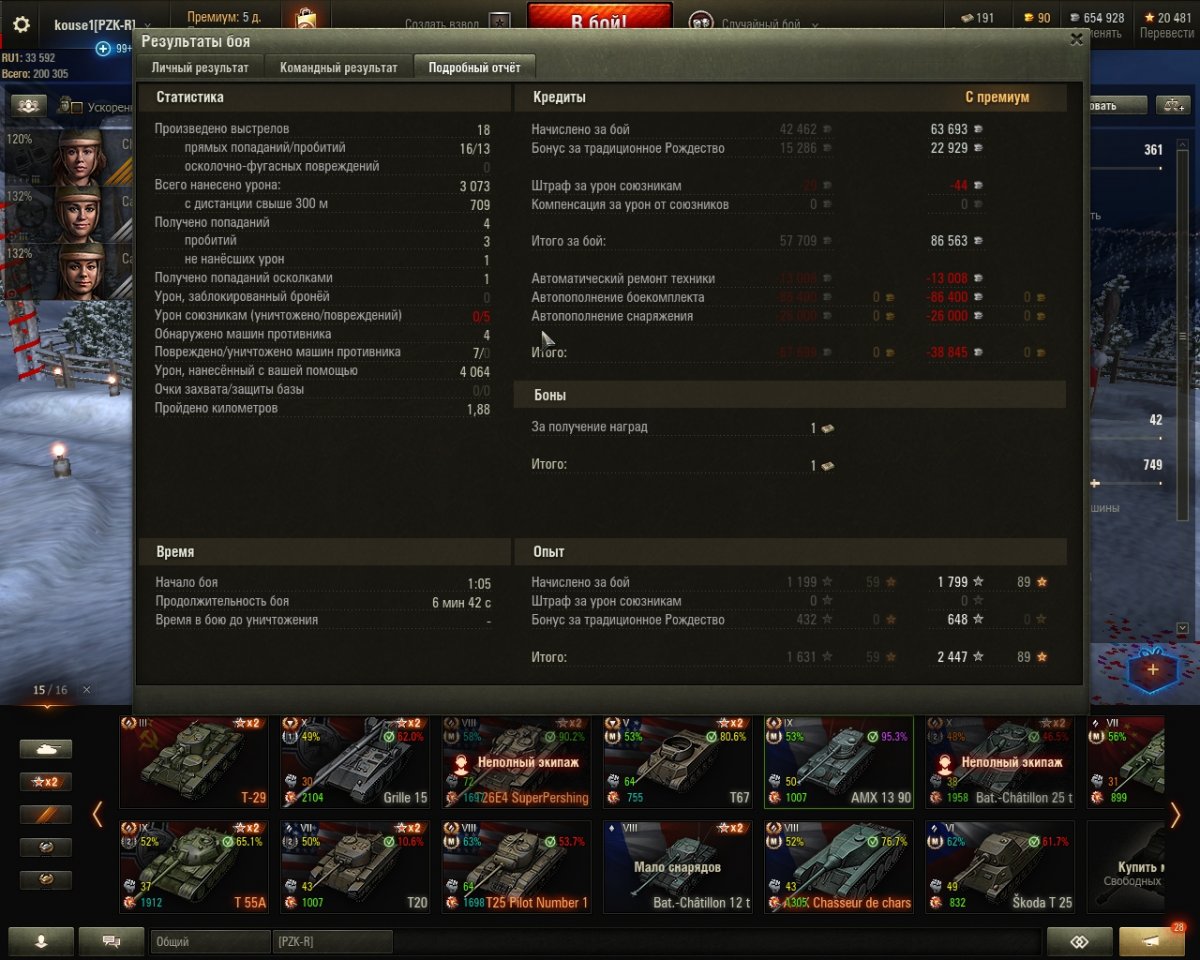Close the battle results window

coord(1076,39)
